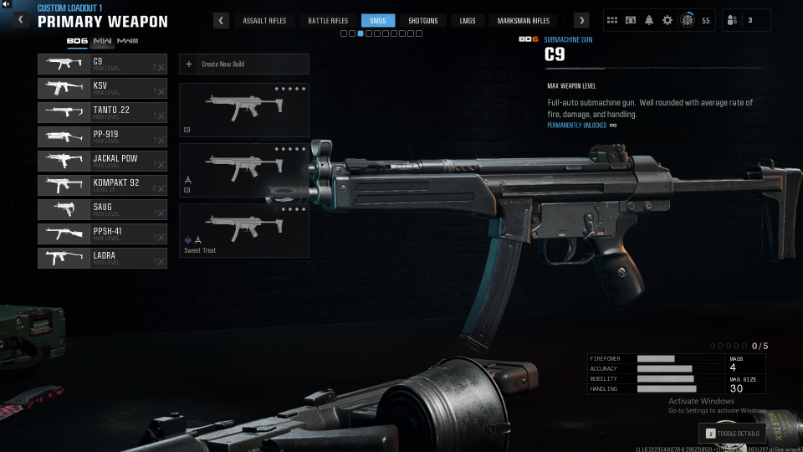The height and width of the screenshot is (452, 803).
Task: Choose the TANTO .22 weapon row
Action: click(x=102, y=112)
